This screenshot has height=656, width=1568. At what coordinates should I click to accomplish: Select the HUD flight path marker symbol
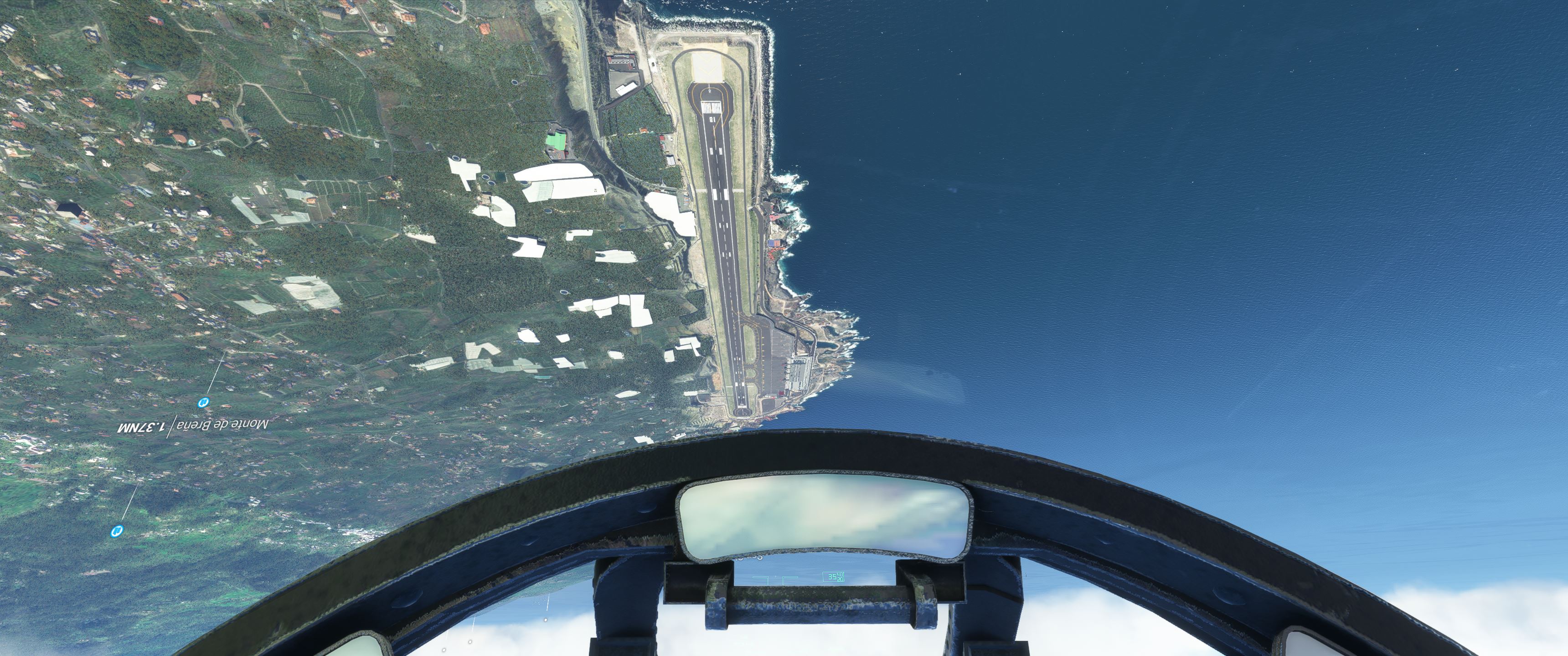(x=776, y=576)
